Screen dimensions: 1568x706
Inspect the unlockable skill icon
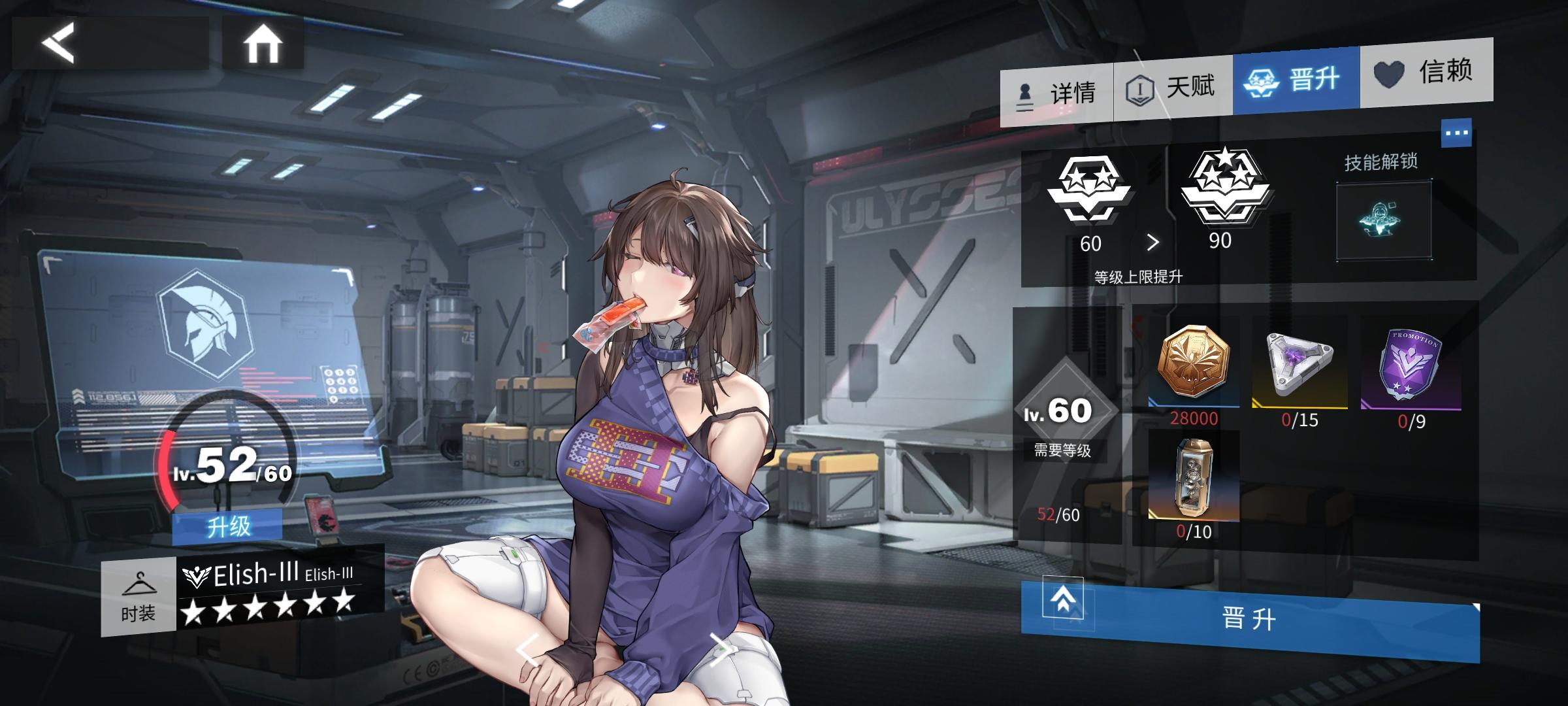[1383, 221]
